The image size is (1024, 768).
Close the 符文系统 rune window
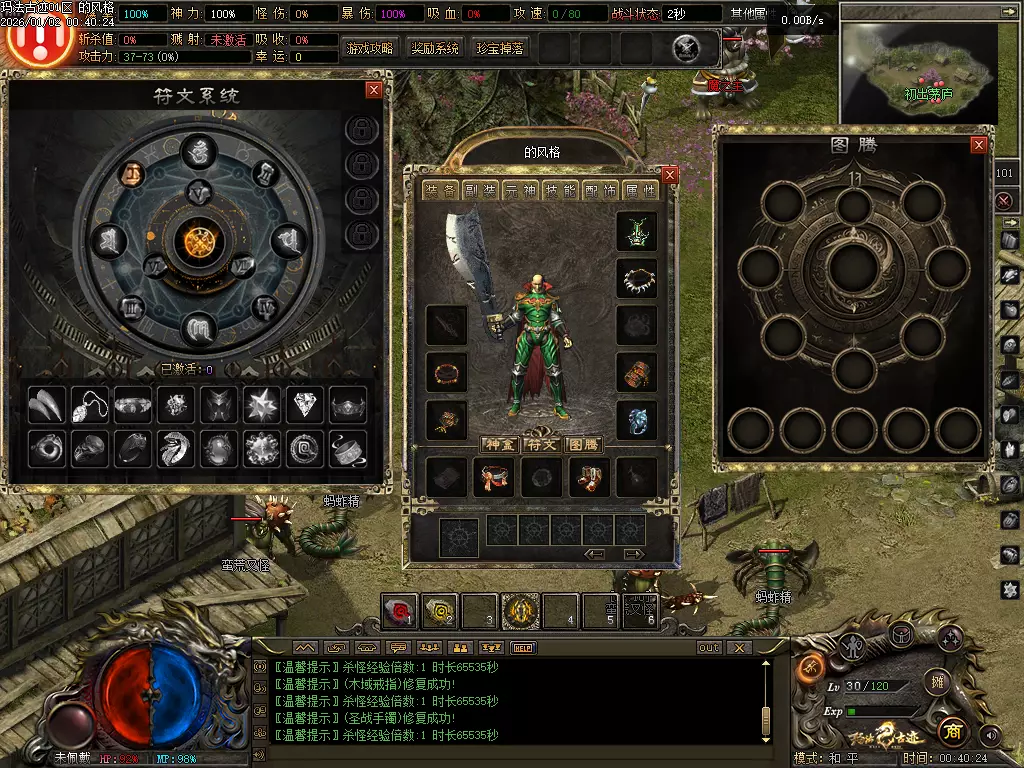pos(374,90)
